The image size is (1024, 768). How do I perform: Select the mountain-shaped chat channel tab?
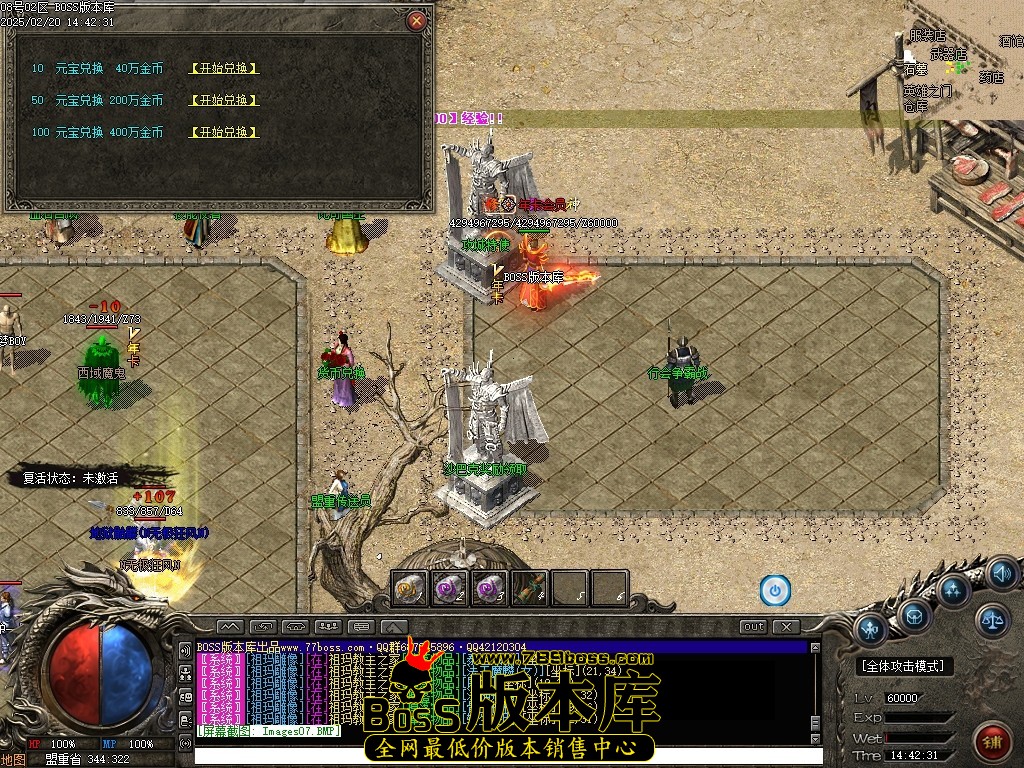(x=229, y=627)
